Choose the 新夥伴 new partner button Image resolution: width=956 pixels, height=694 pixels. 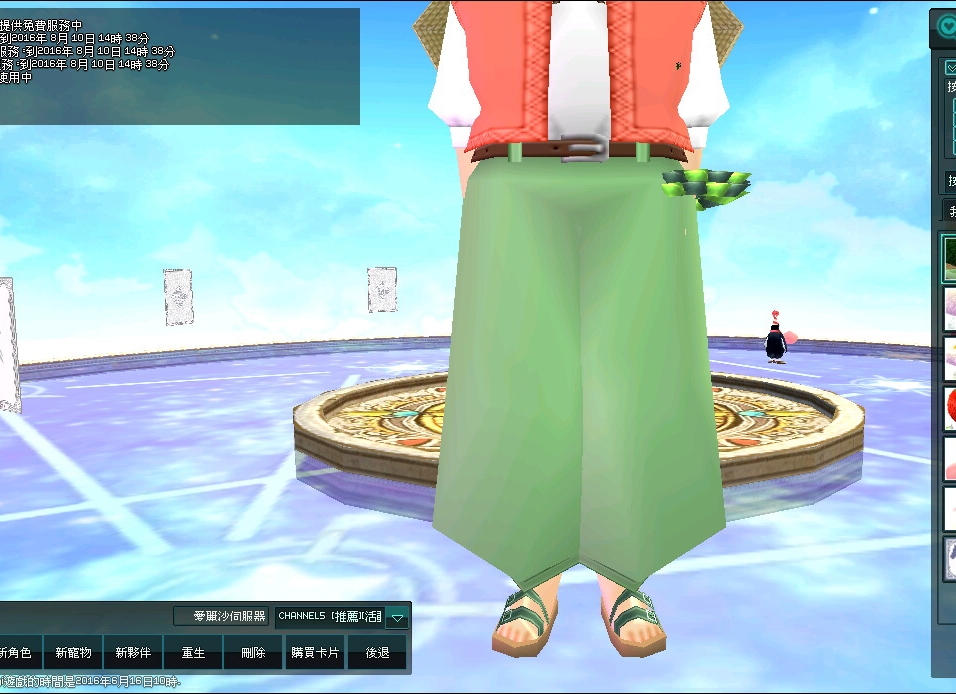(133, 653)
